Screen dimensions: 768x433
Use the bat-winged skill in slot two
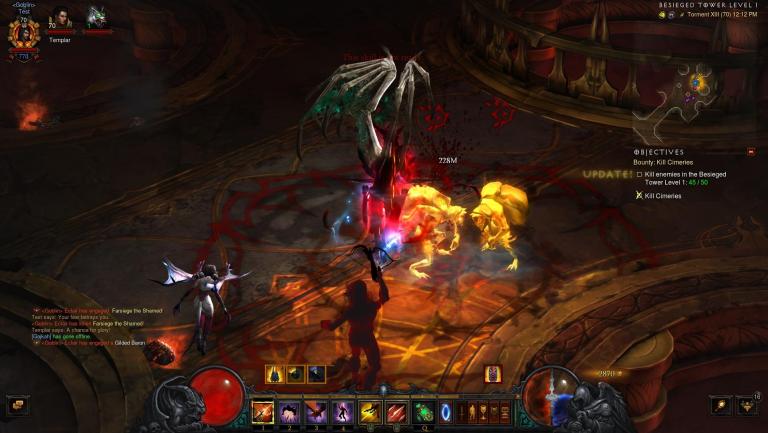point(289,412)
